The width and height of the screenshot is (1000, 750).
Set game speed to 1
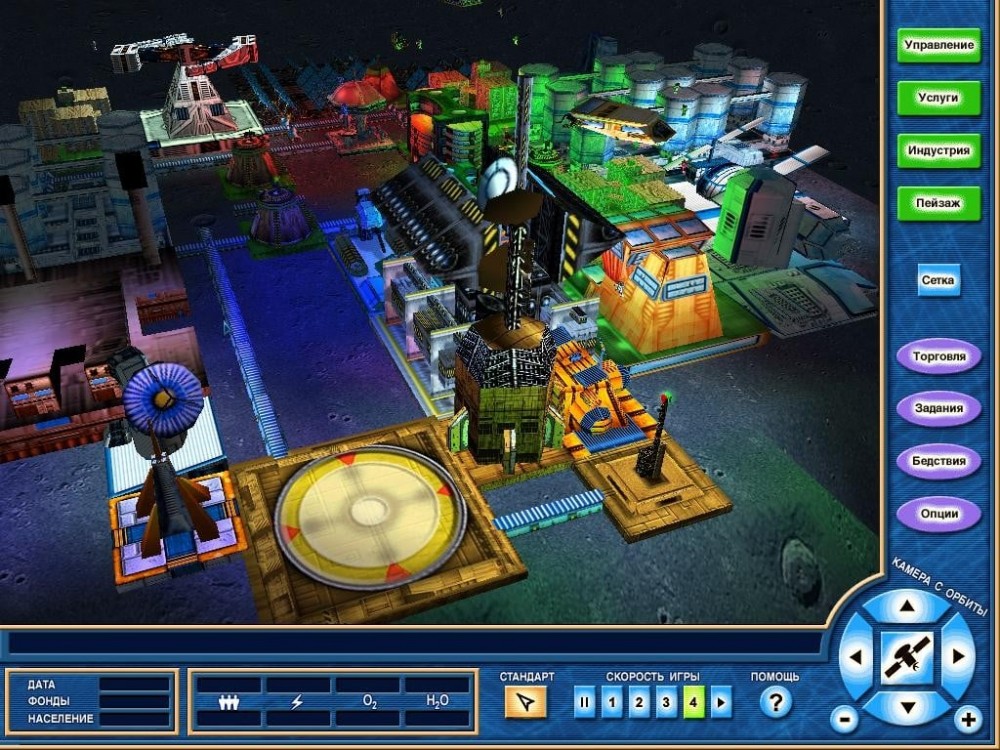612,703
